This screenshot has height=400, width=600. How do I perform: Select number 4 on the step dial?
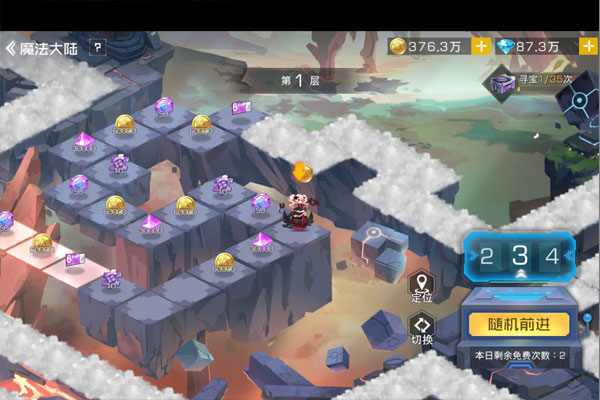pos(551,255)
